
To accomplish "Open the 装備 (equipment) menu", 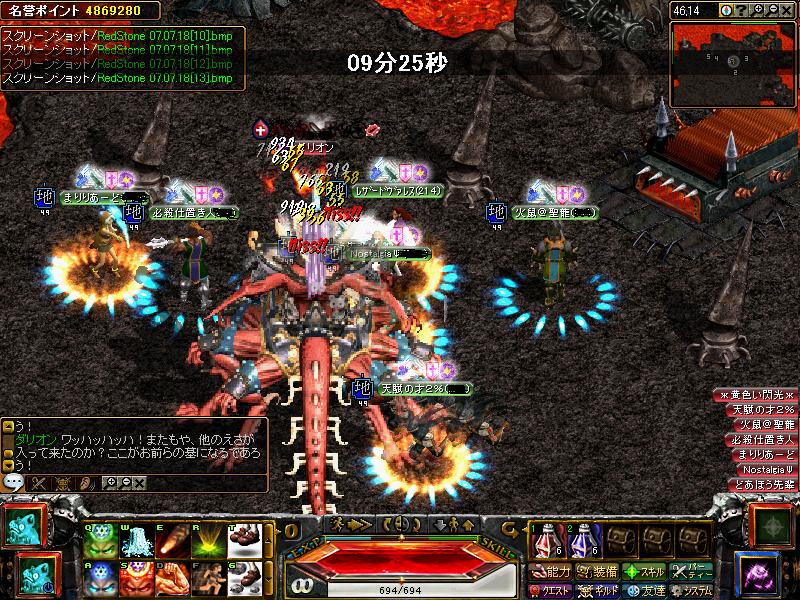I will (x=597, y=572).
